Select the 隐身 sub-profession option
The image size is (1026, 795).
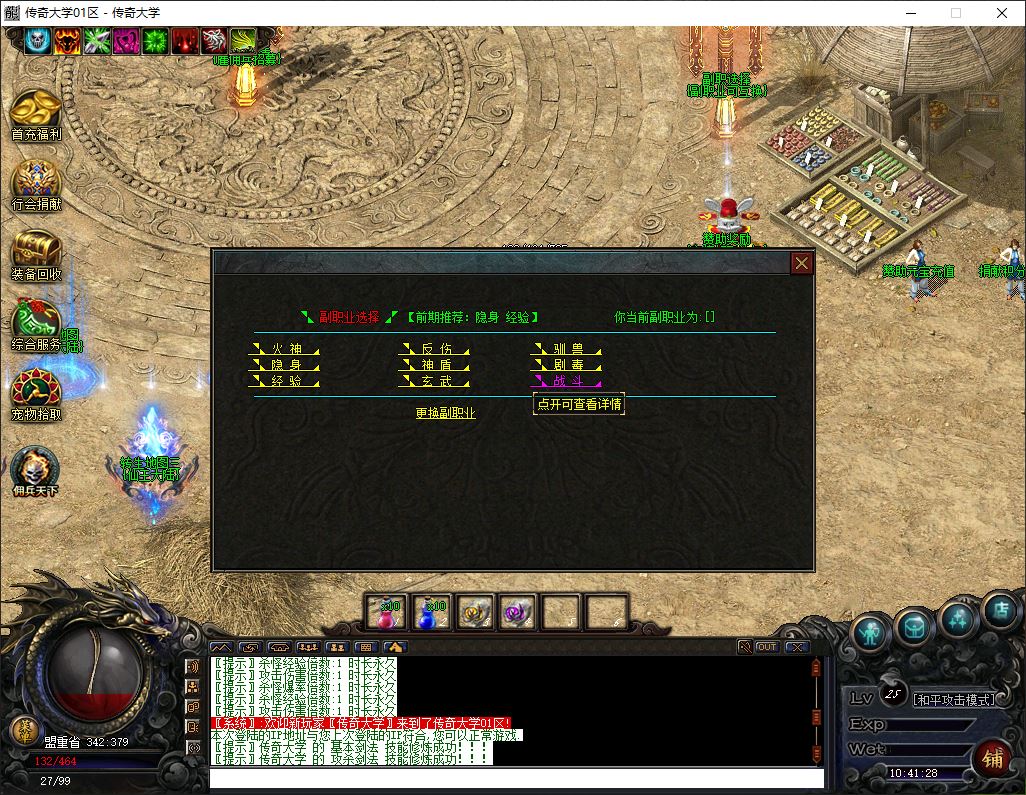(x=284, y=365)
